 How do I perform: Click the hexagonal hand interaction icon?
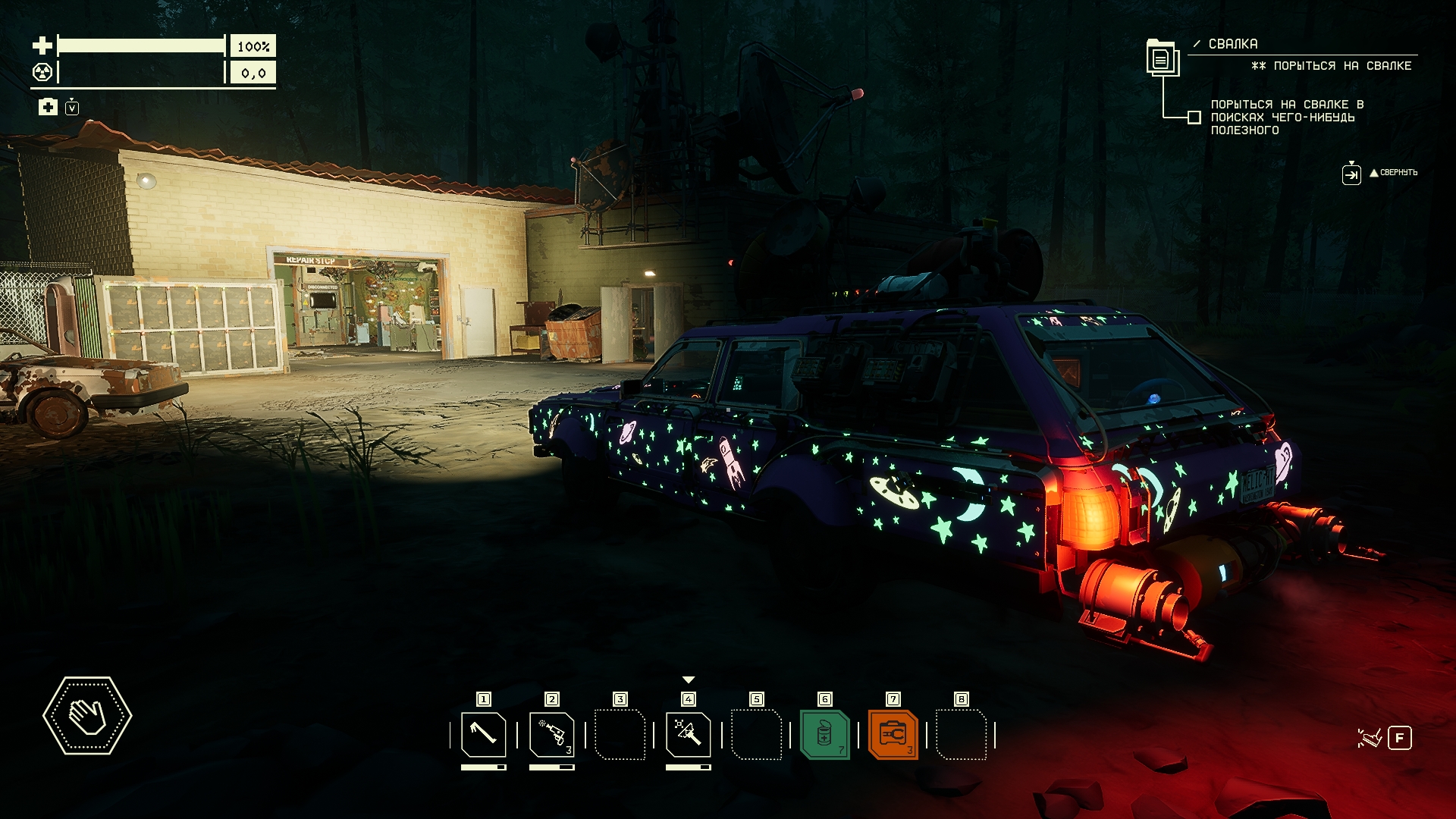click(87, 715)
